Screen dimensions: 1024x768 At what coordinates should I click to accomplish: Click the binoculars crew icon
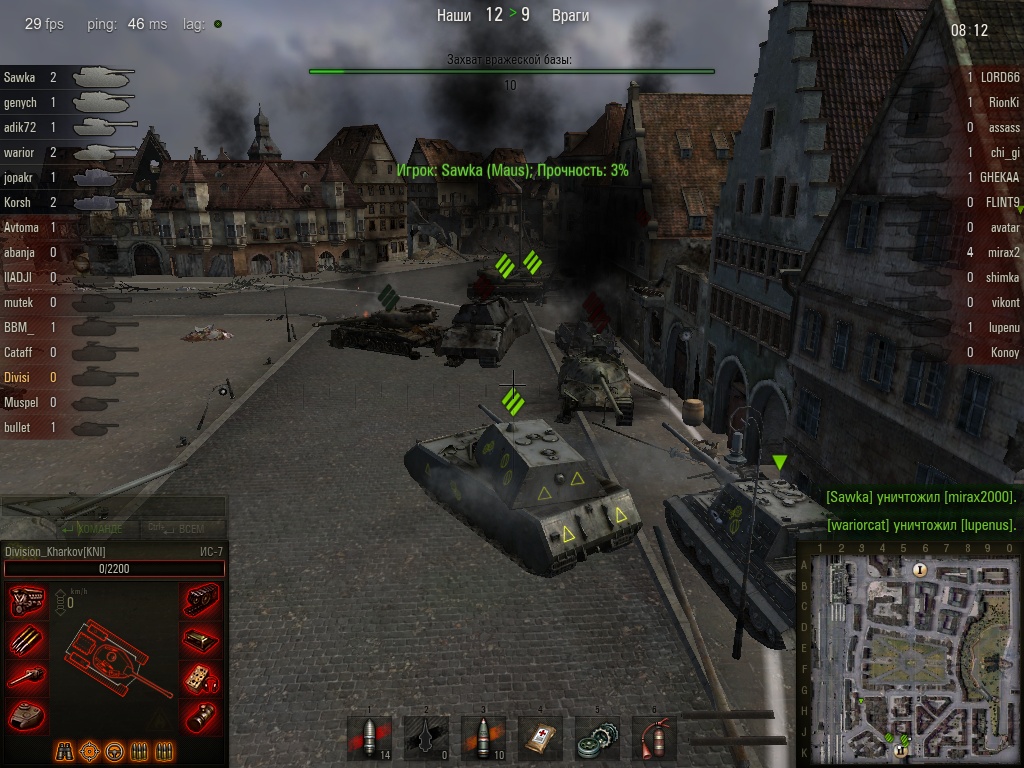point(64,750)
